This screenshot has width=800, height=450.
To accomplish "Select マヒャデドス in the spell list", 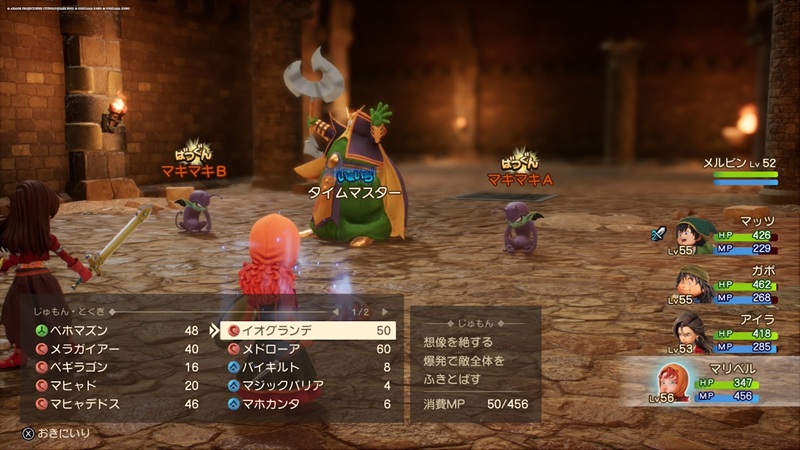I will click(x=110, y=404).
